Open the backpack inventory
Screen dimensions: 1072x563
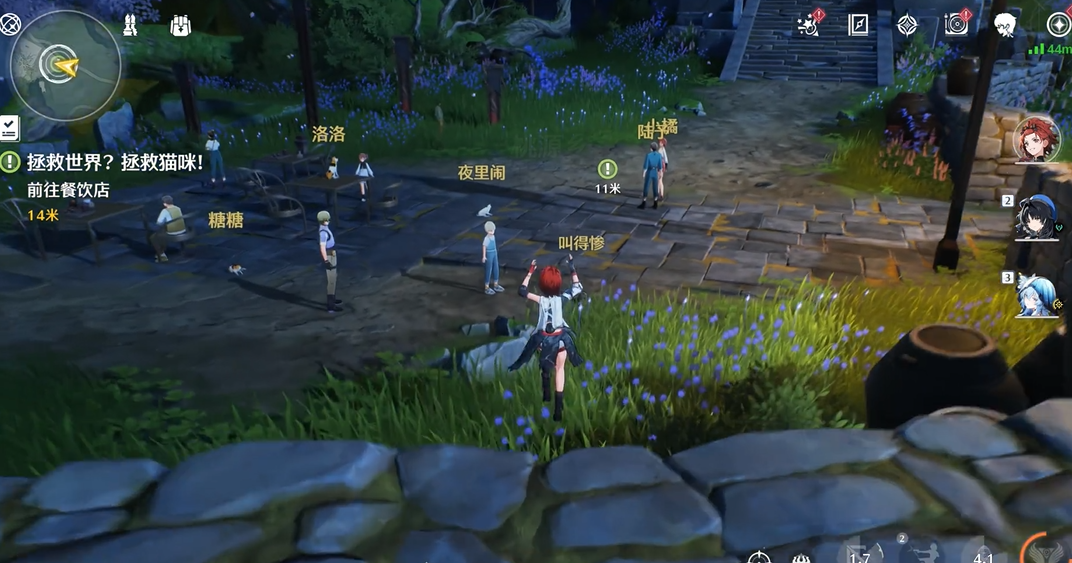coord(180,25)
